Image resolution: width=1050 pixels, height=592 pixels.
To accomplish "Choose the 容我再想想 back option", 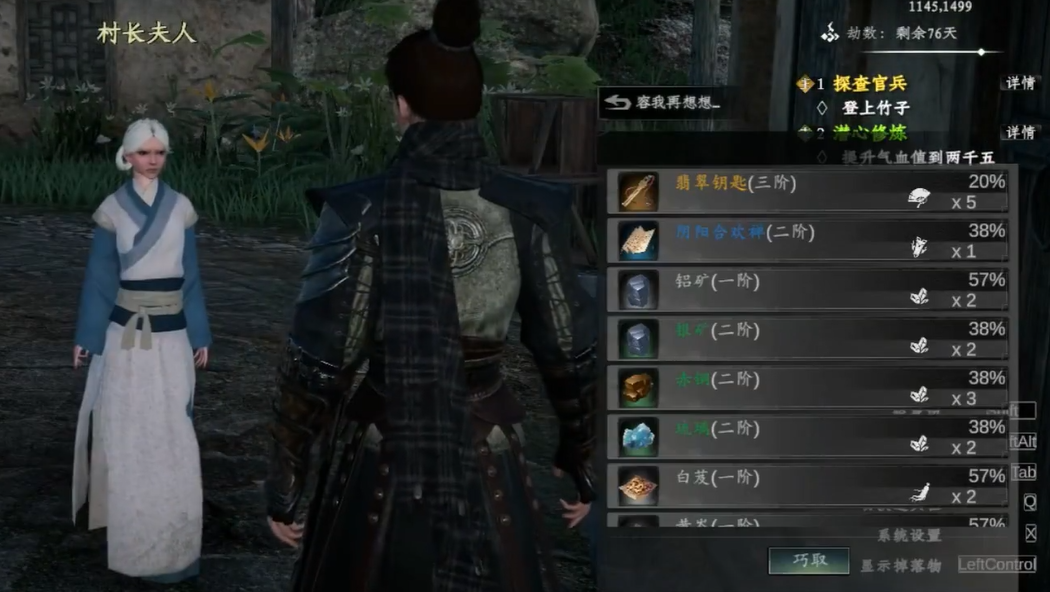I will pos(662,102).
